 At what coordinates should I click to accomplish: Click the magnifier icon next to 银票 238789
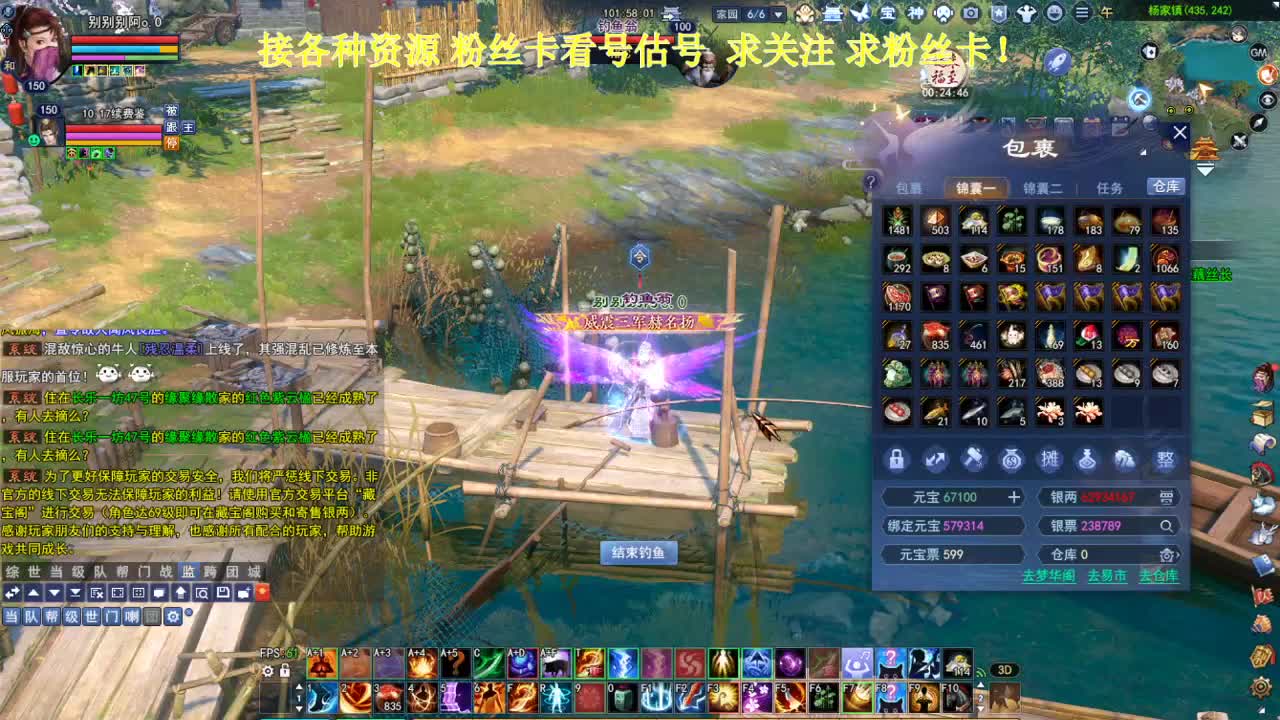click(x=1167, y=526)
